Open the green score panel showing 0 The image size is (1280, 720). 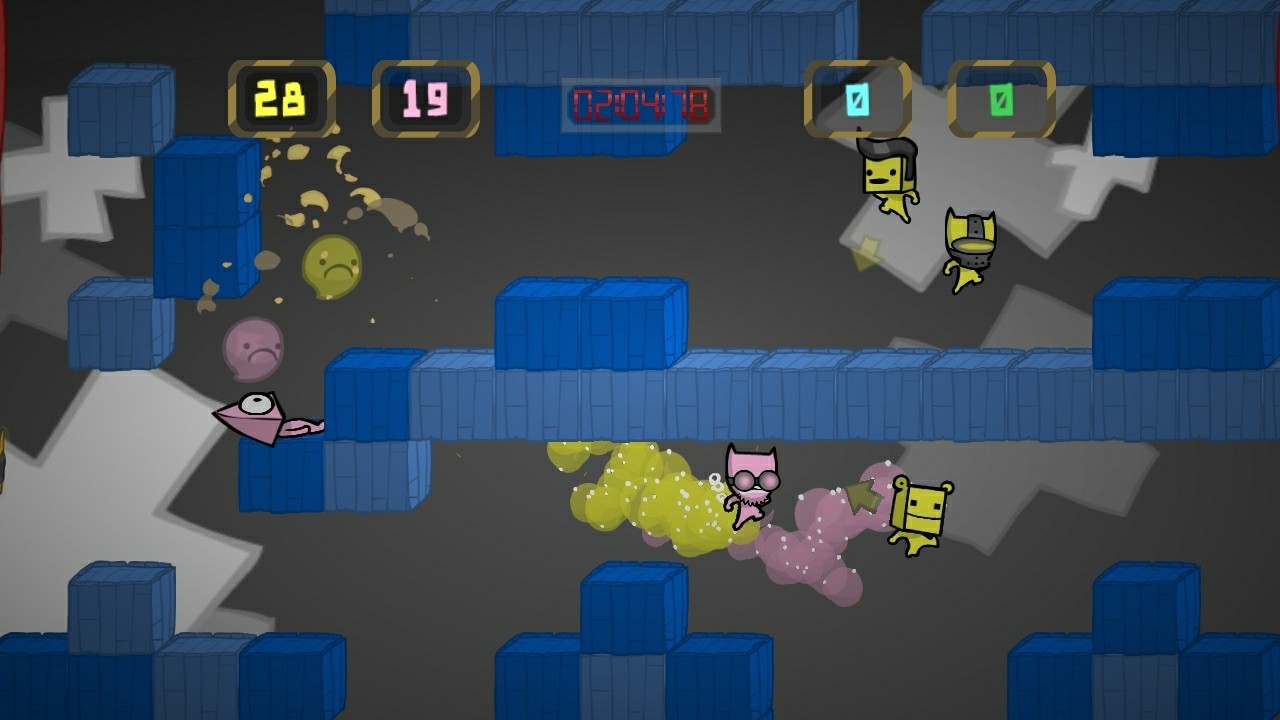pyautogui.click(x=999, y=99)
